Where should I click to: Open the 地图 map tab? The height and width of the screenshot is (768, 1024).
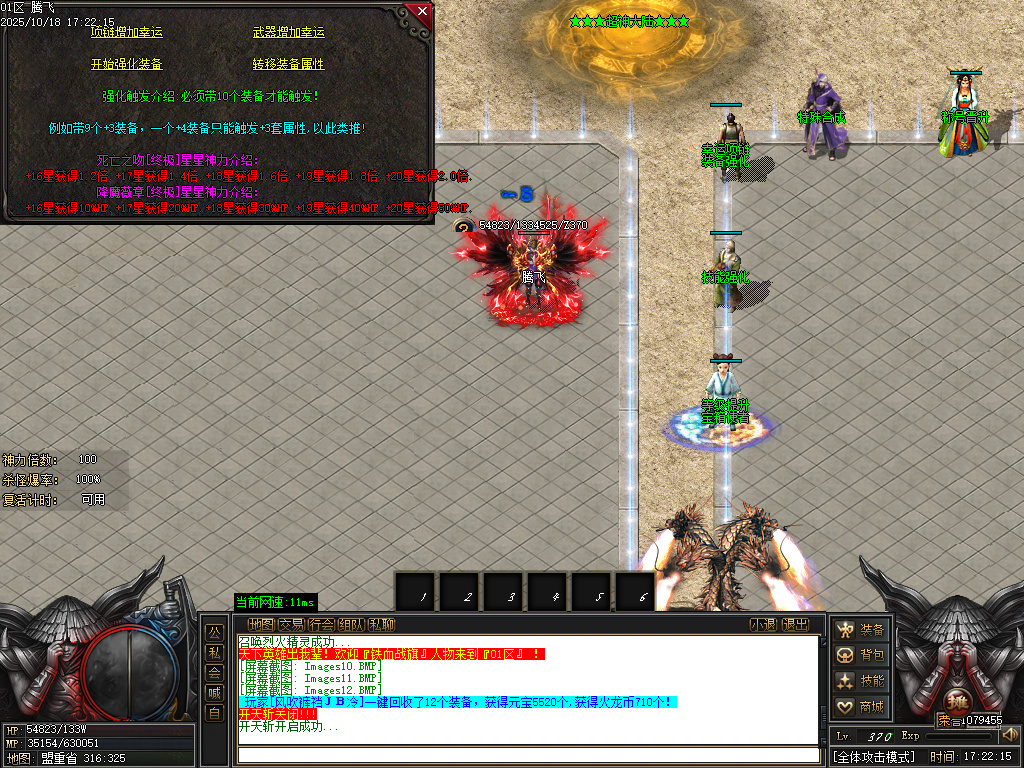point(261,625)
